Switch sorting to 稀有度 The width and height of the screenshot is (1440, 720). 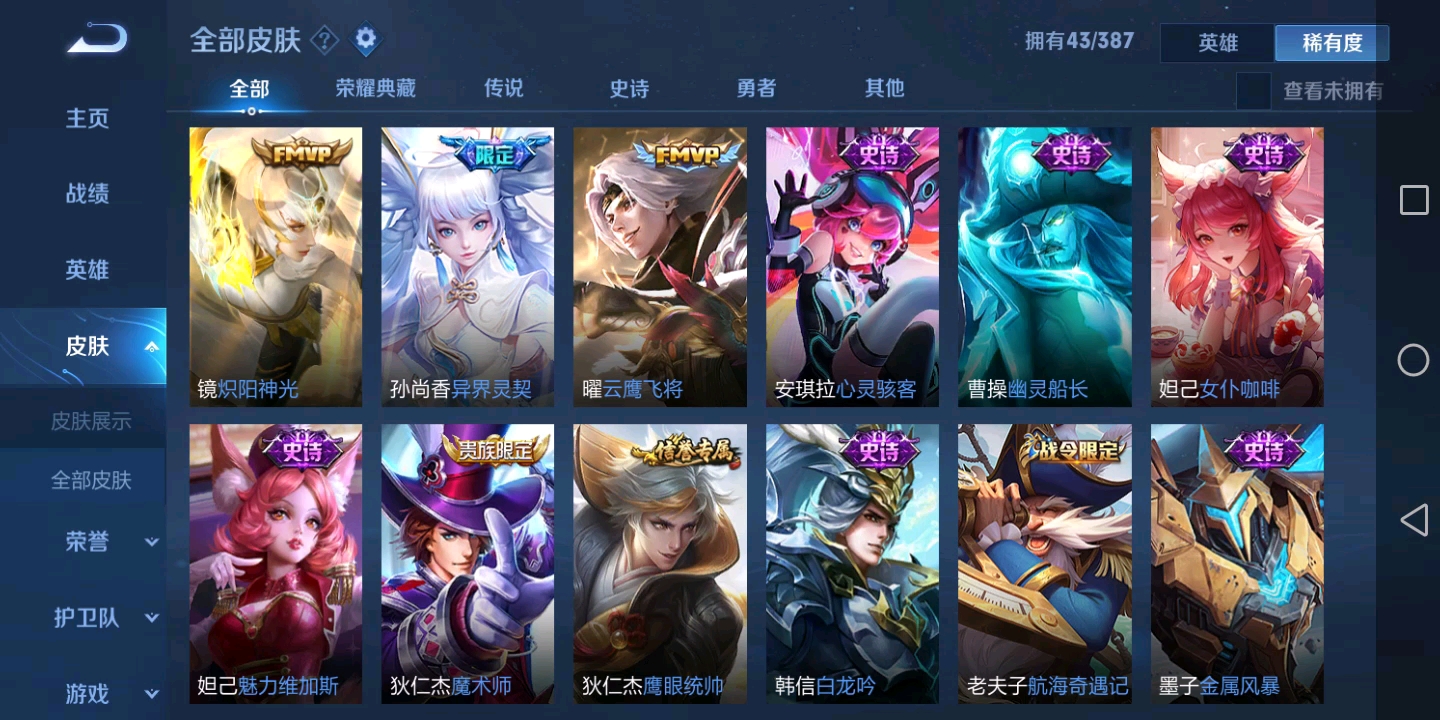(x=1331, y=43)
